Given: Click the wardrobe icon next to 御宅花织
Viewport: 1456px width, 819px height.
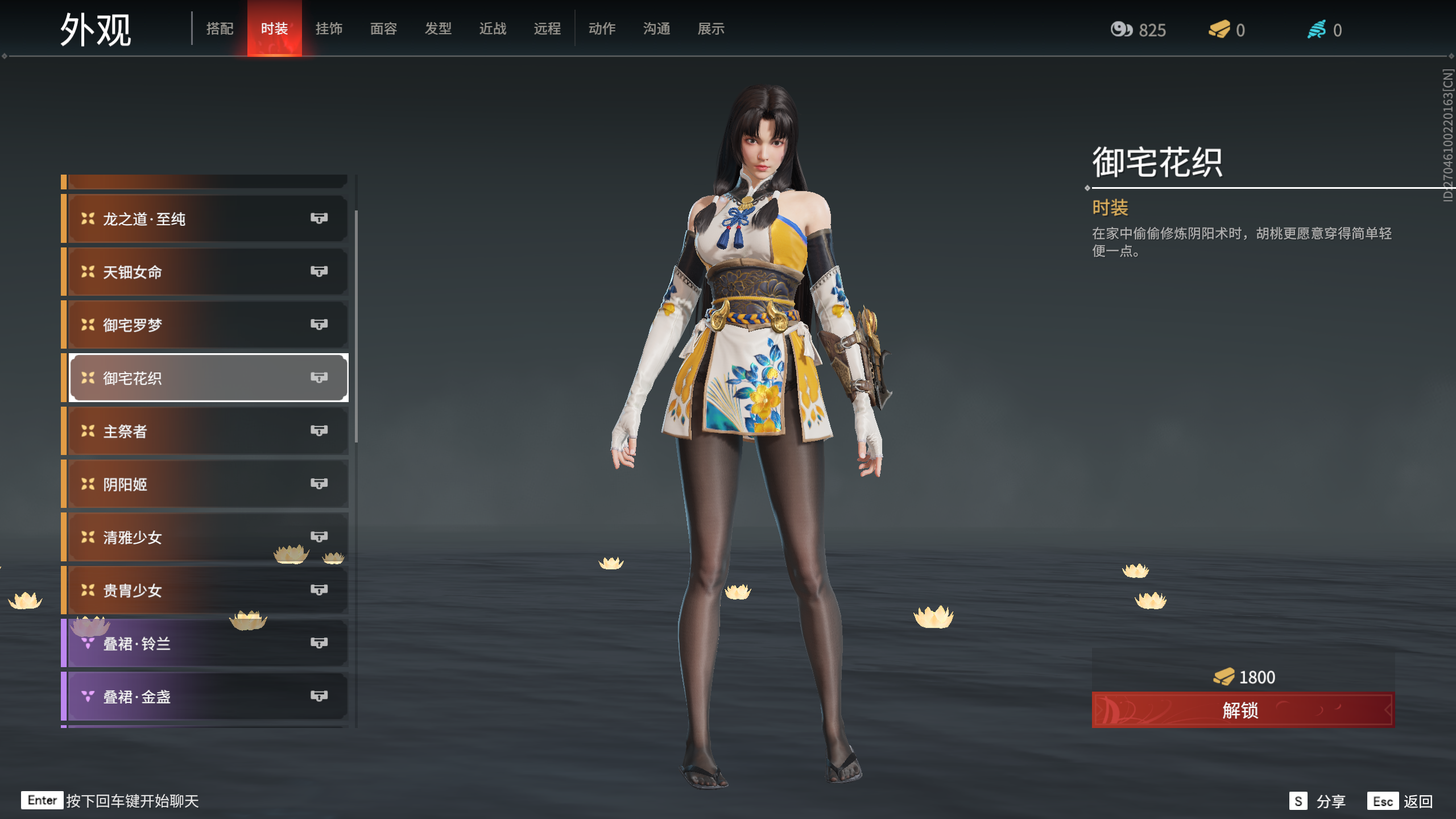Looking at the screenshot, I should [319, 377].
